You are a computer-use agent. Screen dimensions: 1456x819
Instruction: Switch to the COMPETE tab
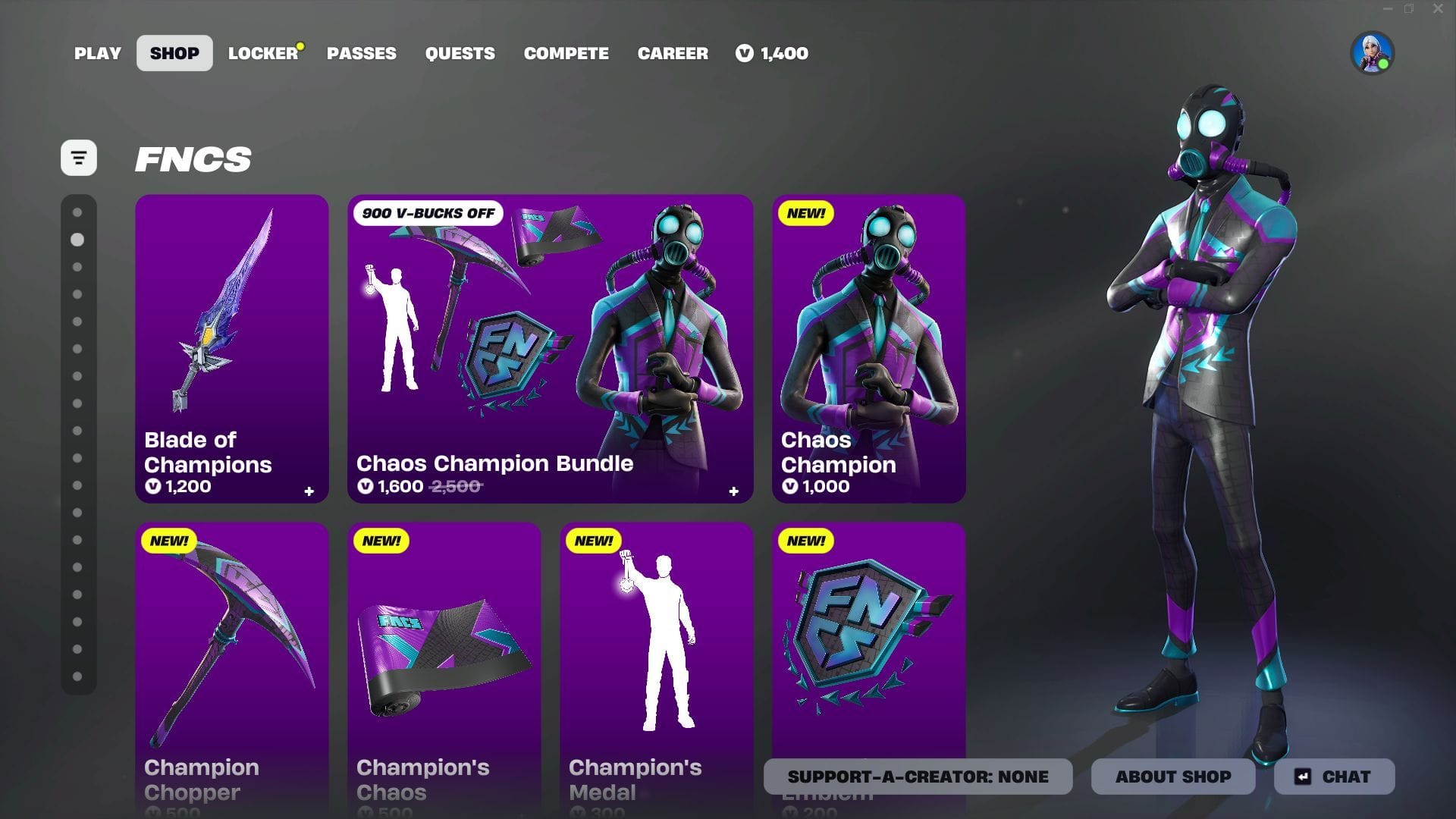(x=566, y=53)
